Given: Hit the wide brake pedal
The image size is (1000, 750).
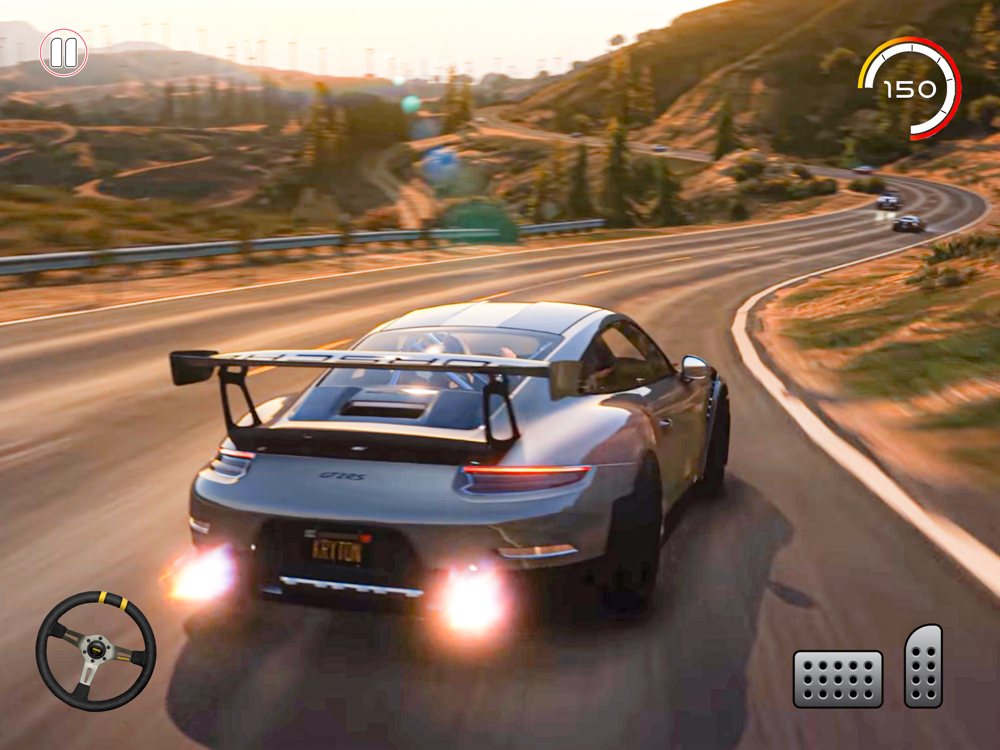Looking at the screenshot, I should [x=838, y=679].
